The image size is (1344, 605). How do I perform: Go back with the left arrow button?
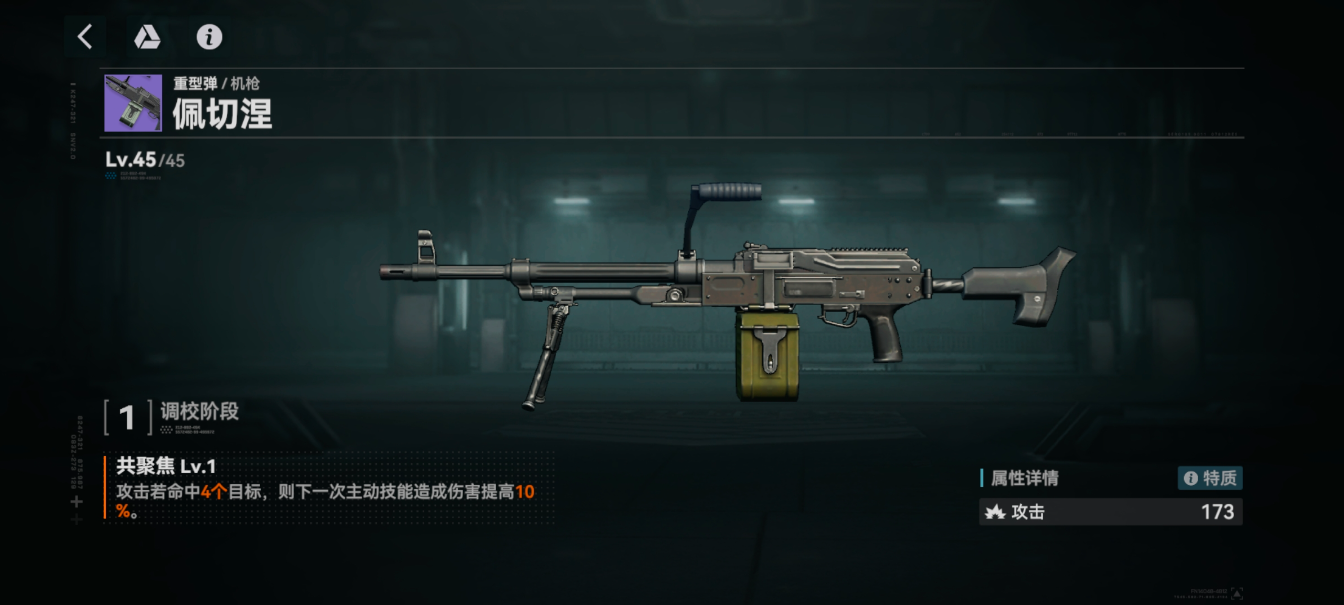click(x=85, y=37)
